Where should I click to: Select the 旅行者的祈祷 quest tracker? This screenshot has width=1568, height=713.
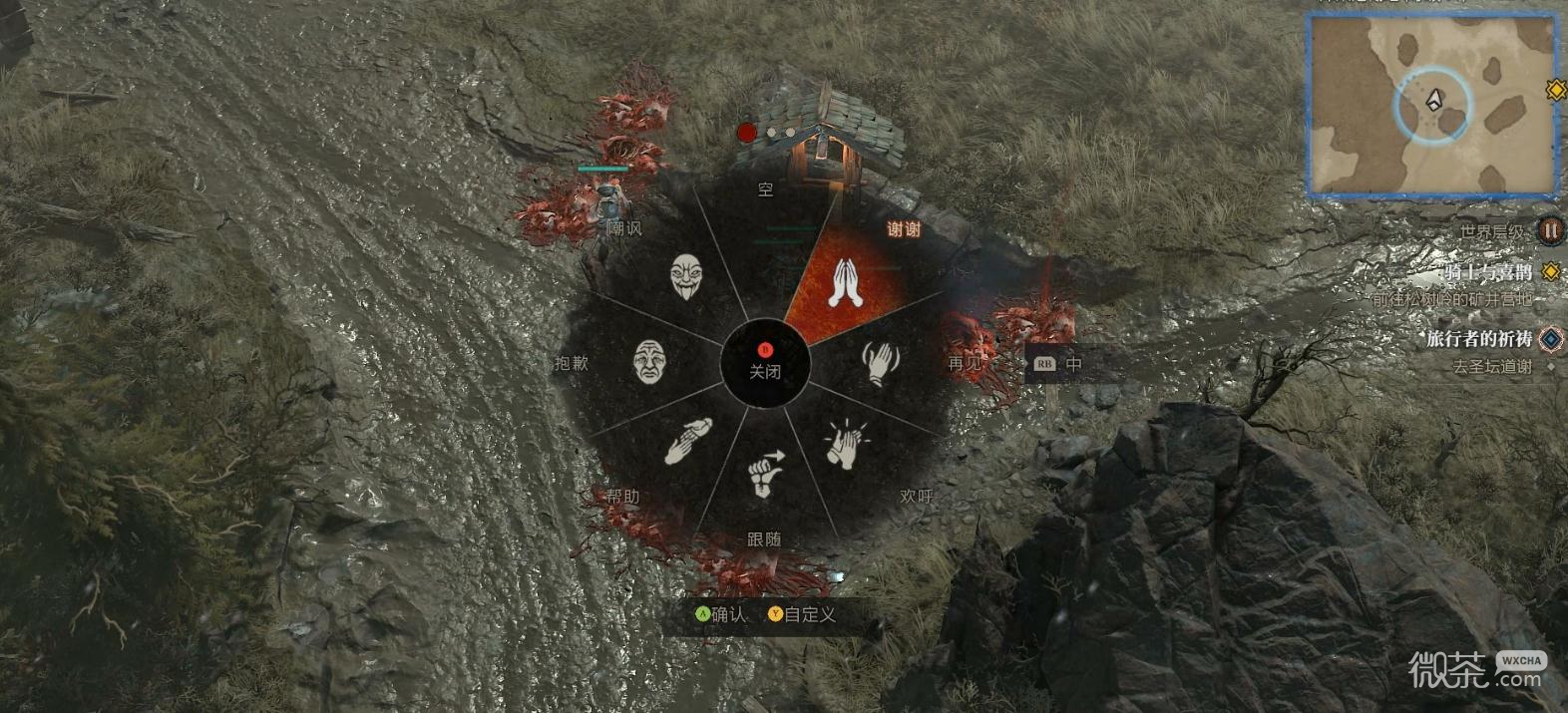(x=1478, y=339)
